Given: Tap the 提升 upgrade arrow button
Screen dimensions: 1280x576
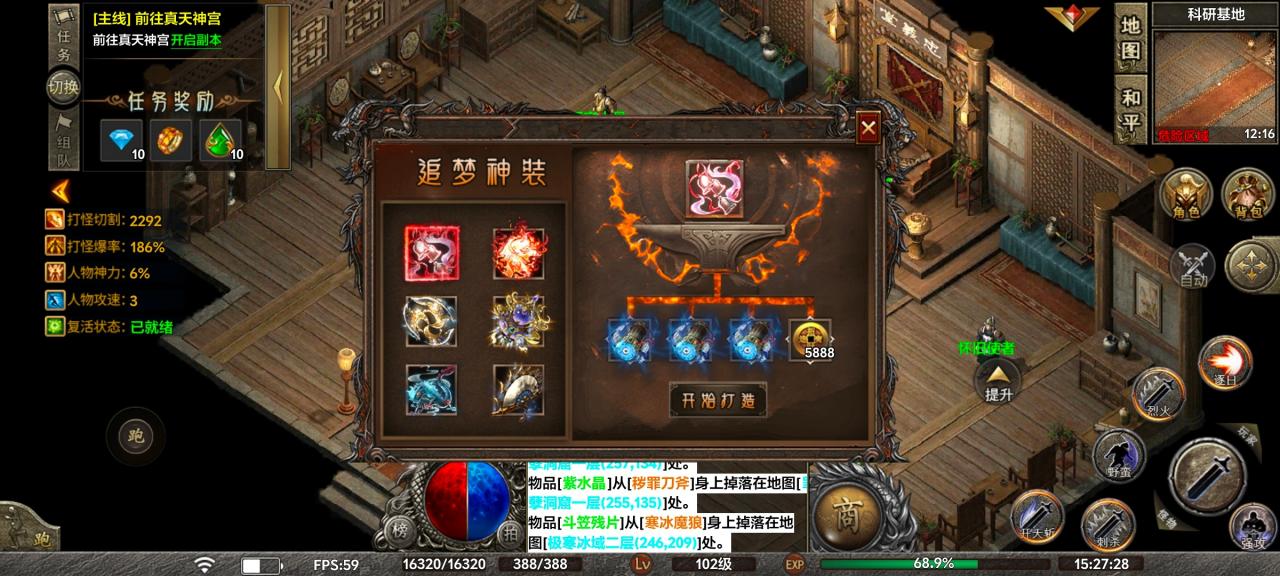Looking at the screenshot, I should pyautogui.click(x=999, y=381).
